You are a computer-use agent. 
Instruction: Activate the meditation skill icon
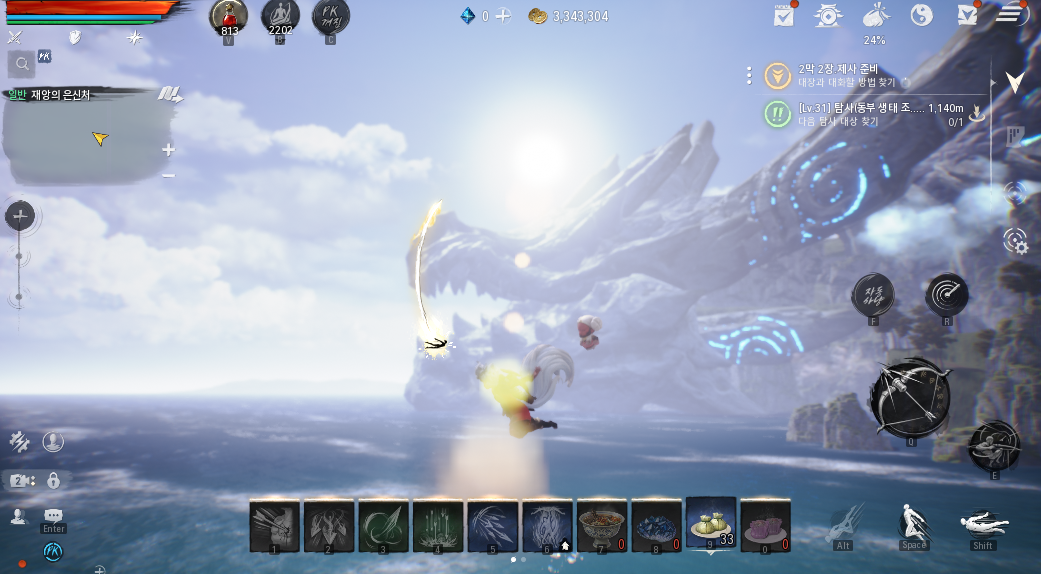(280, 17)
